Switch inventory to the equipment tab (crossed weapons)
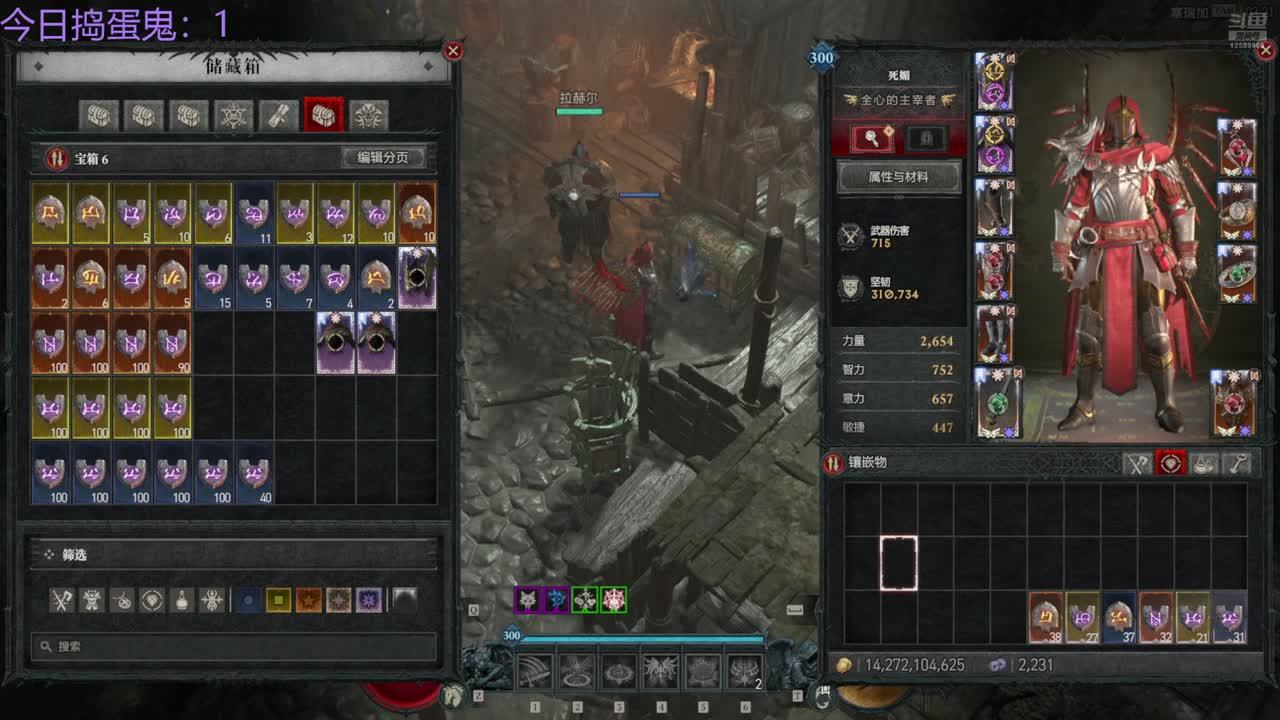Image resolution: width=1280 pixels, height=720 pixels. pyautogui.click(x=1137, y=463)
